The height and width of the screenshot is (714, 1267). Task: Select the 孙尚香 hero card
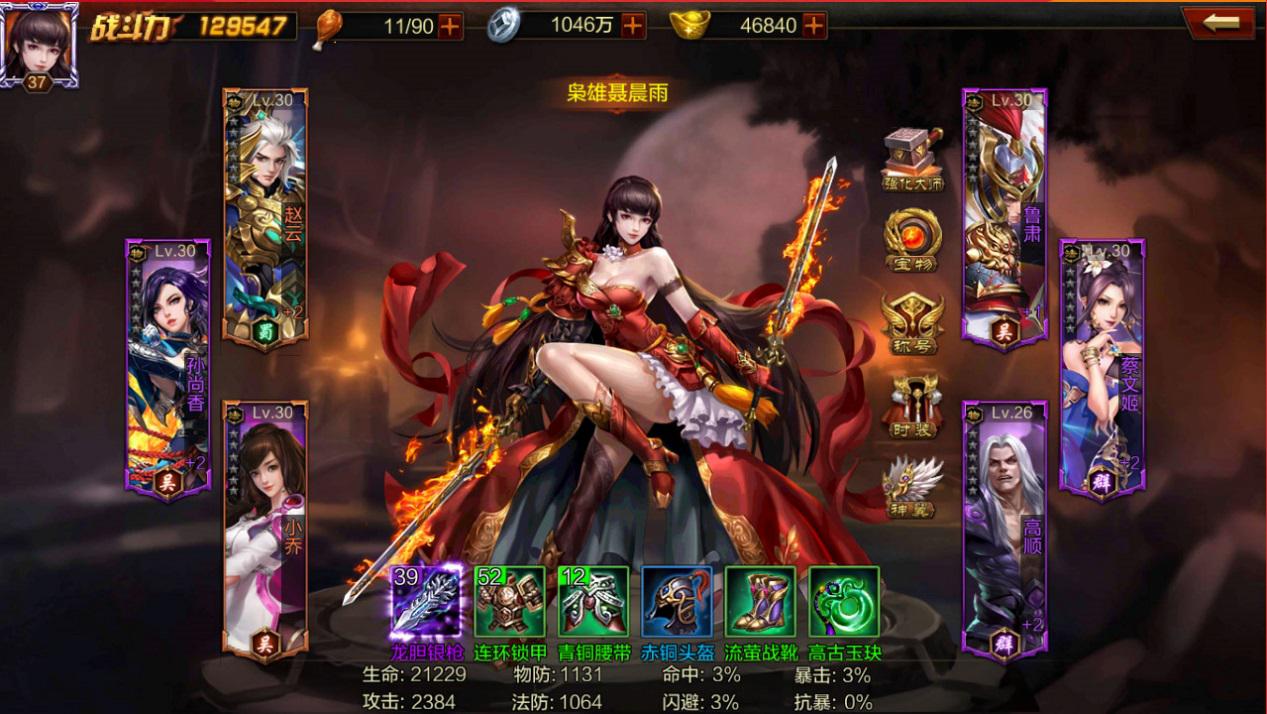167,365
